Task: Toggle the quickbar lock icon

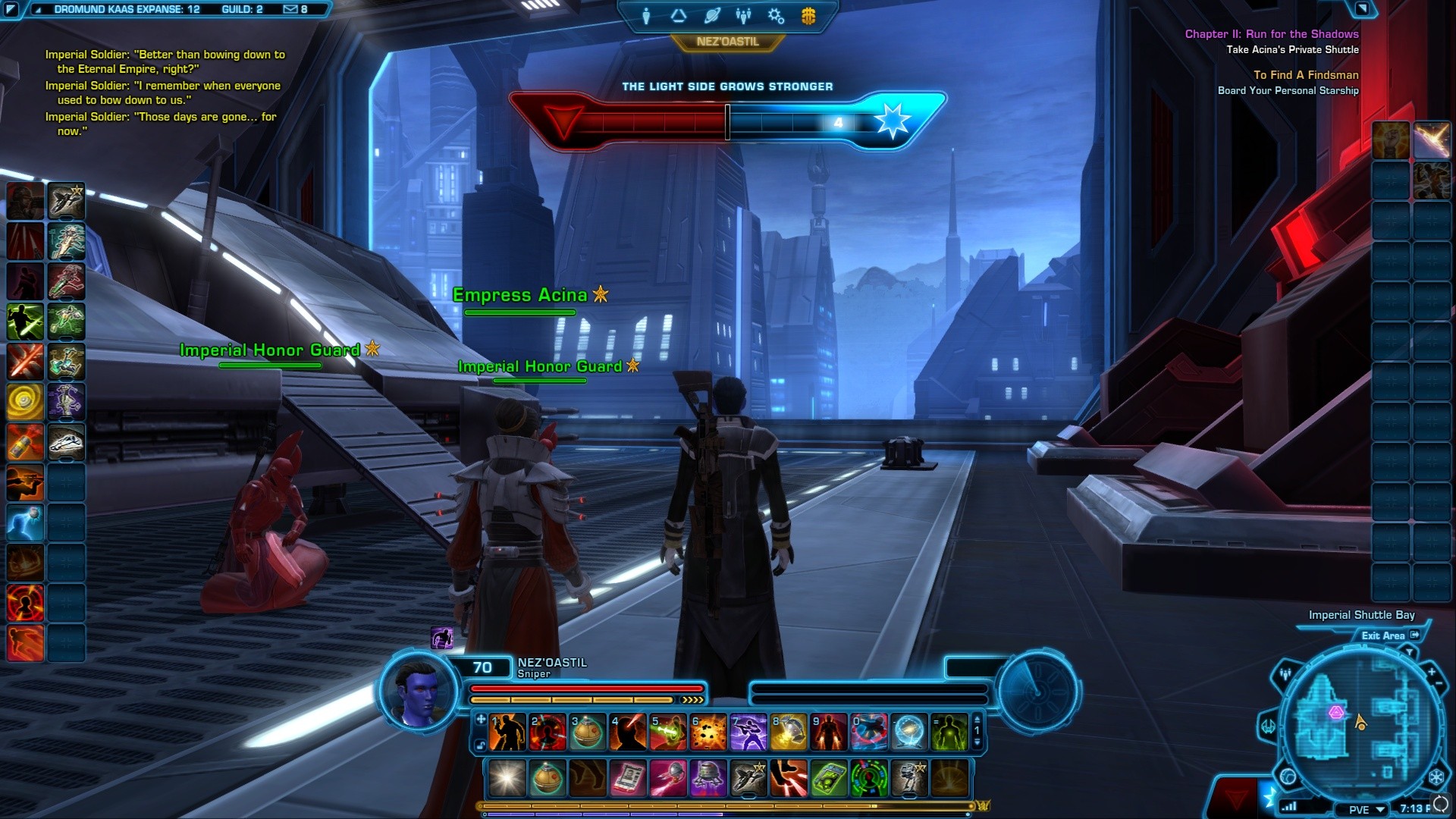Action: (x=480, y=746)
